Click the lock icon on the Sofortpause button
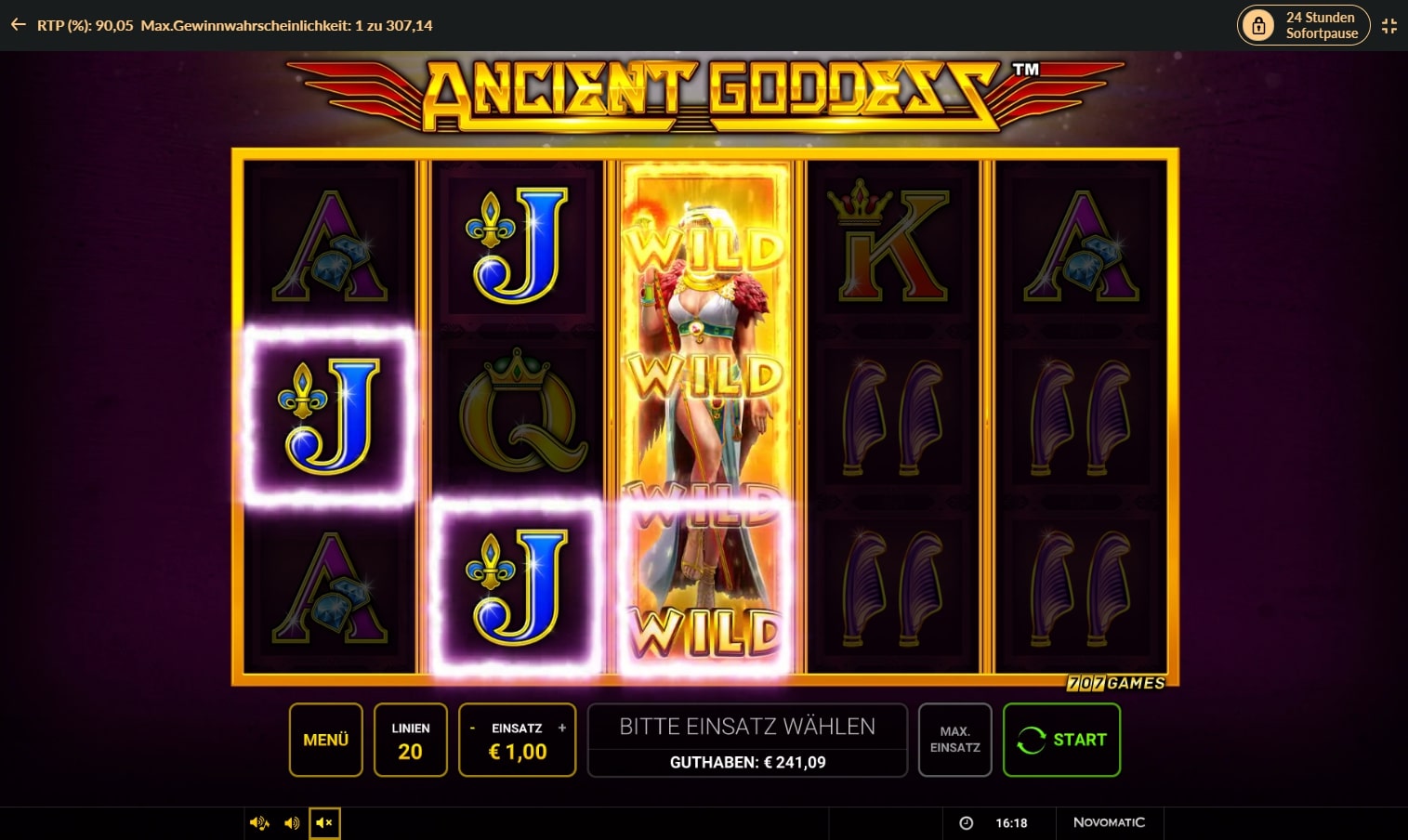 tap(1258, 25)
